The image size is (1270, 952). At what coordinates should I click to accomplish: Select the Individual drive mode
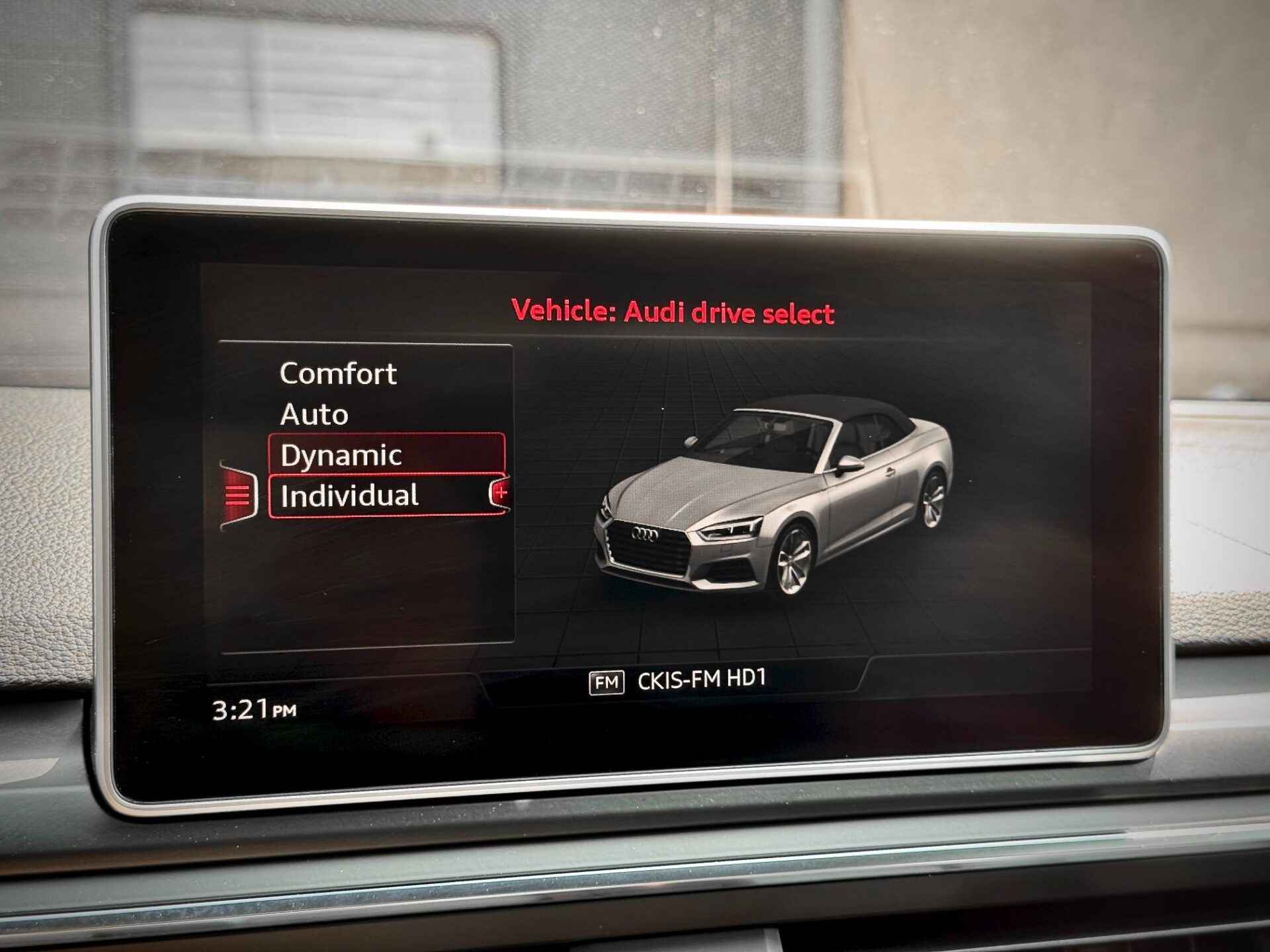(350, 496)
